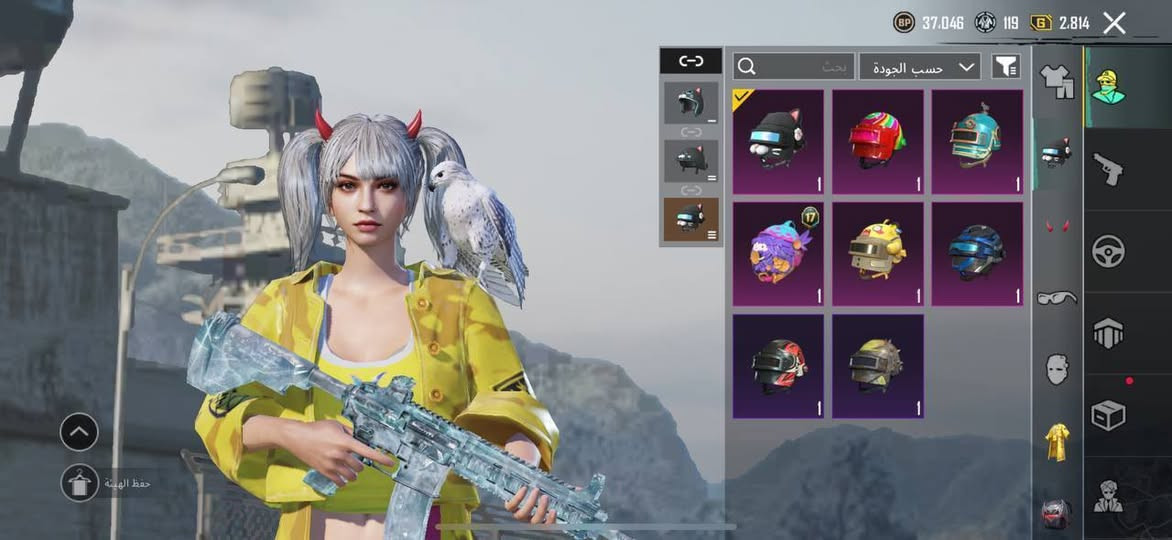Select the glasses subcategory
Image resolution: width=1172 pixels, height=540 pixels.
[1057, 297]
